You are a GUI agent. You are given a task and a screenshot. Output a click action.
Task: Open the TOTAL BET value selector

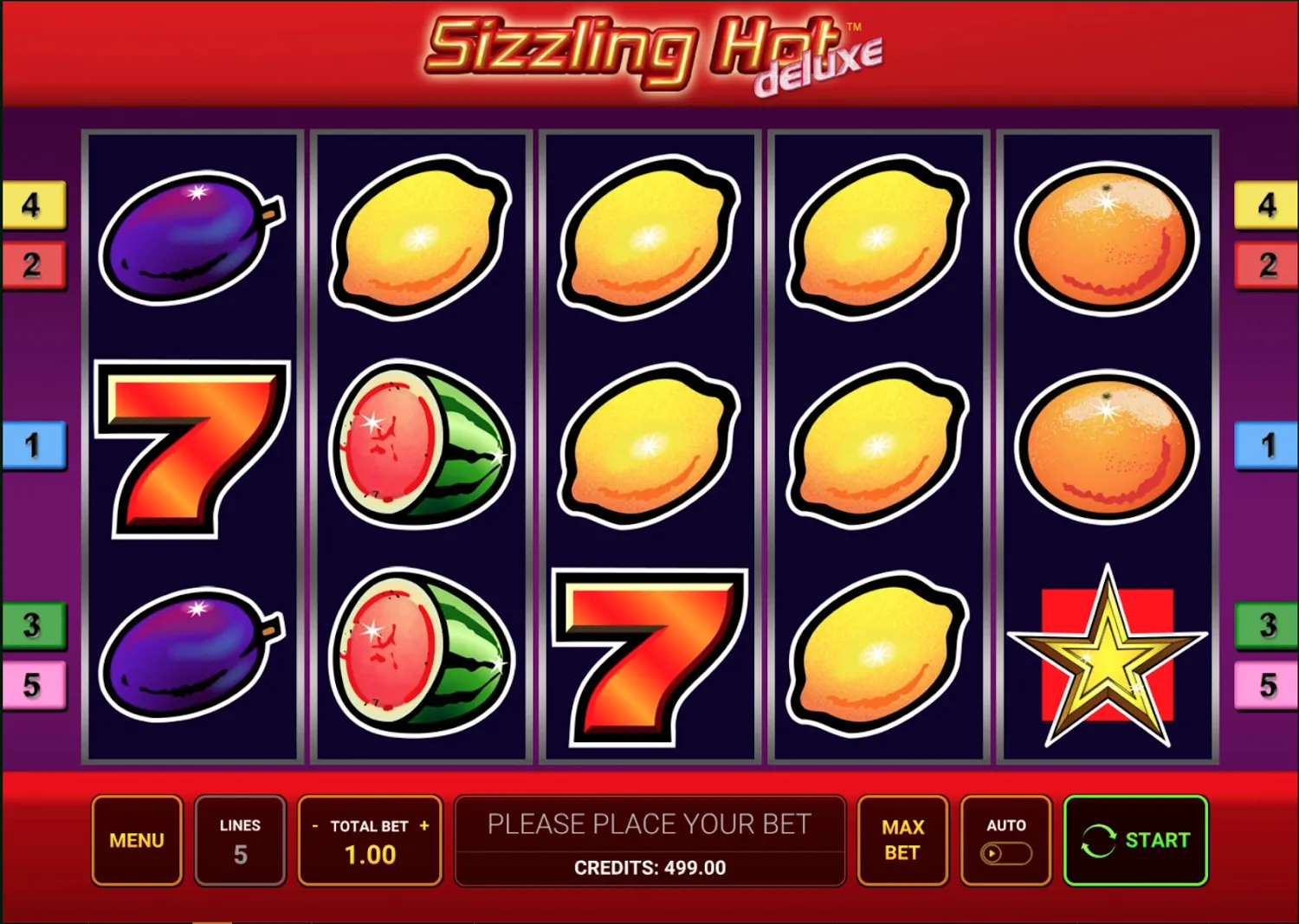tap(370, 855)
